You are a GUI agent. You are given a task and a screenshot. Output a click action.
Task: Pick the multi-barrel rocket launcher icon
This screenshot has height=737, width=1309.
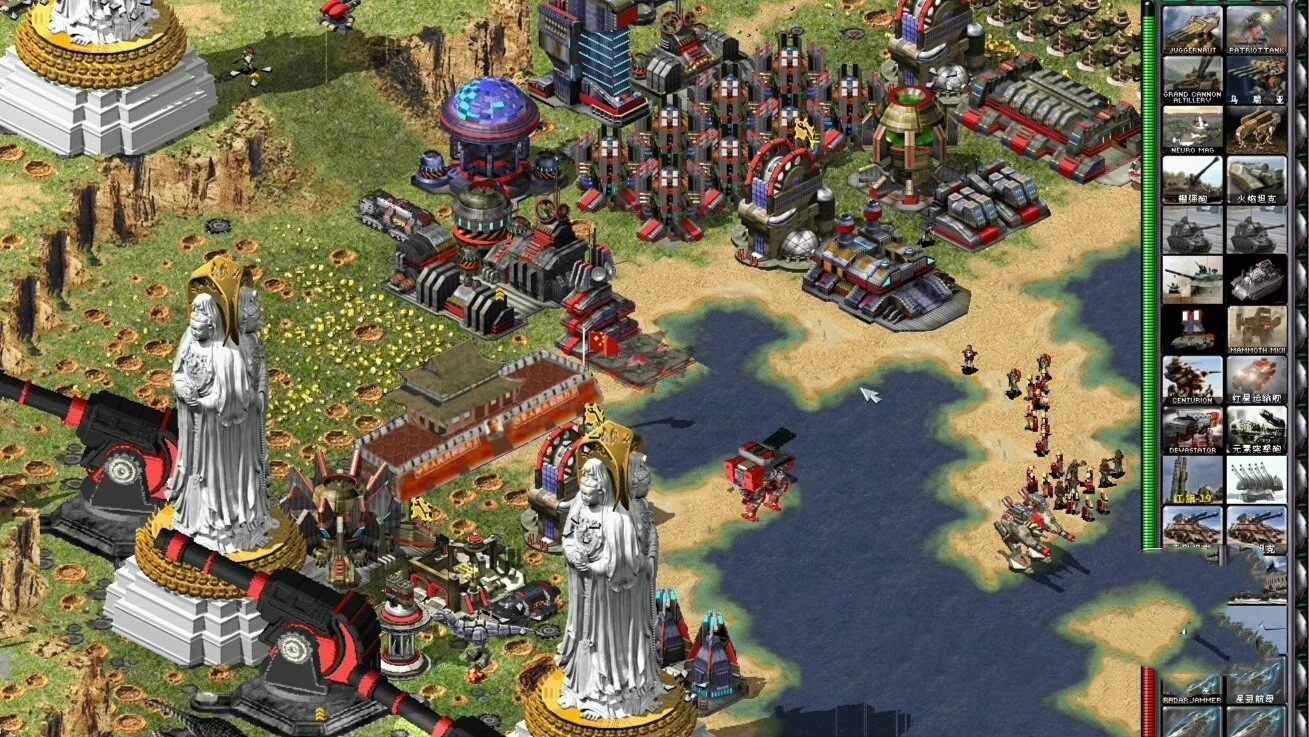pyautogui.click(x=1256, y=479)
